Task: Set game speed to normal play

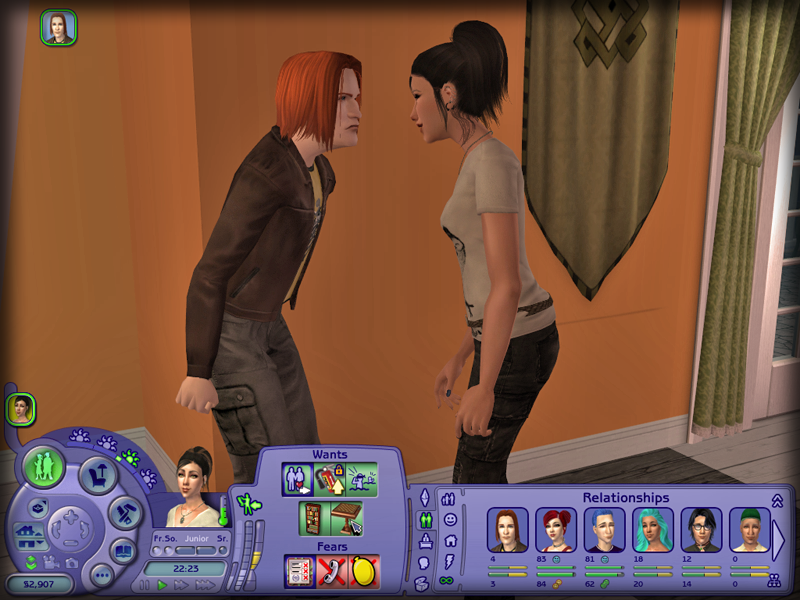Action: point(163,585)
